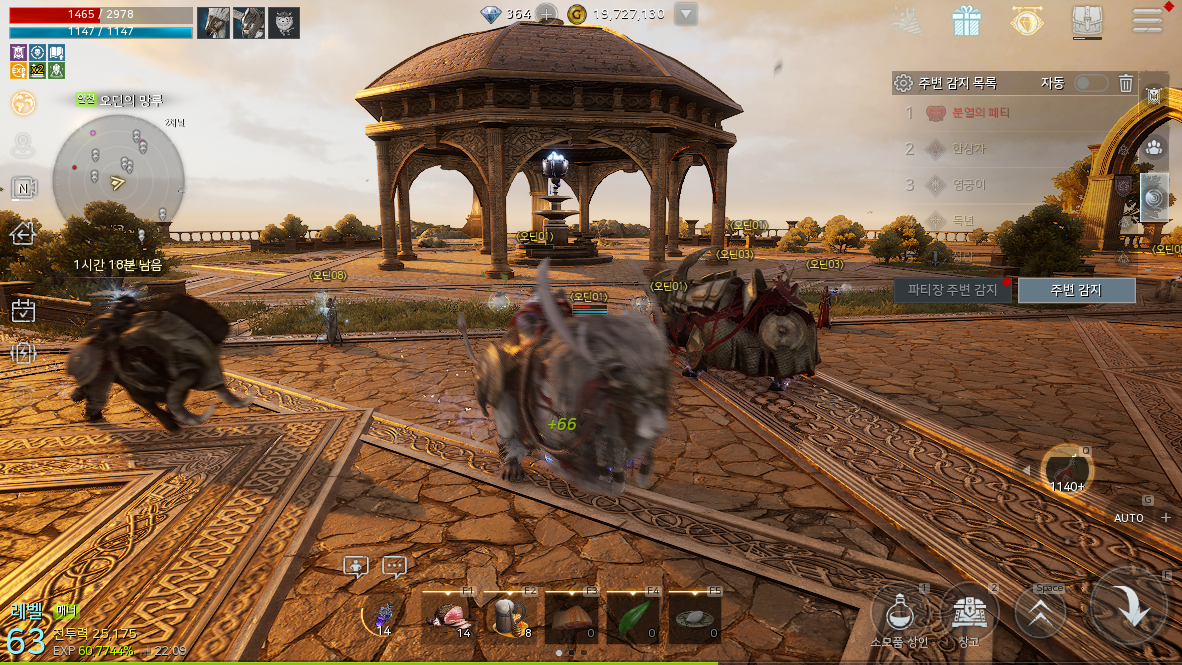Click the 주변 감지 button

[x=1076, y=290]
